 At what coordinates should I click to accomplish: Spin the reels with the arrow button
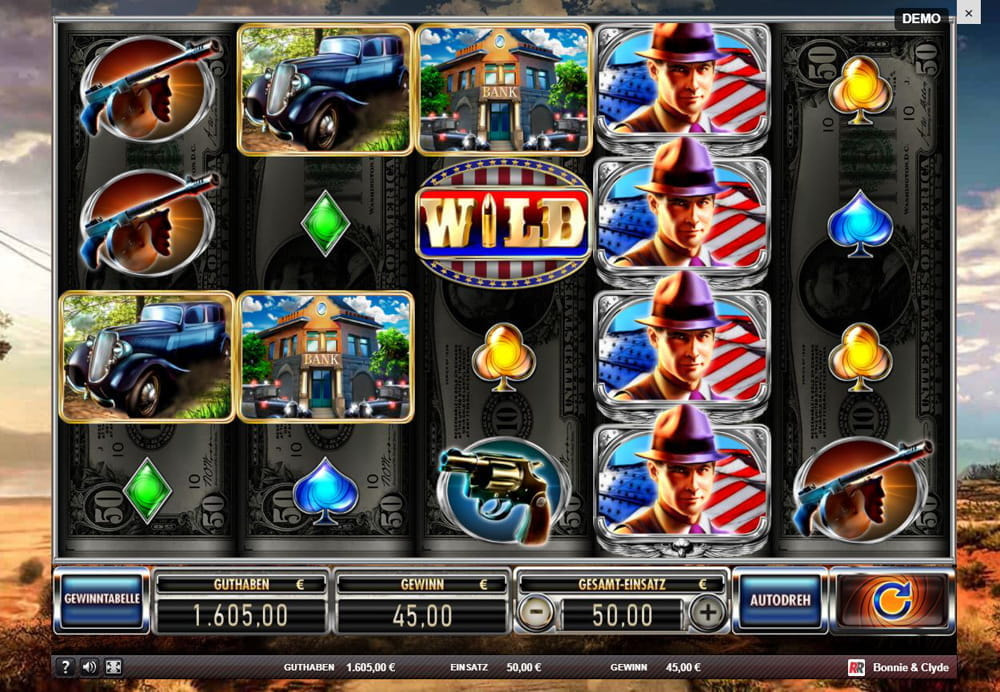889,600
